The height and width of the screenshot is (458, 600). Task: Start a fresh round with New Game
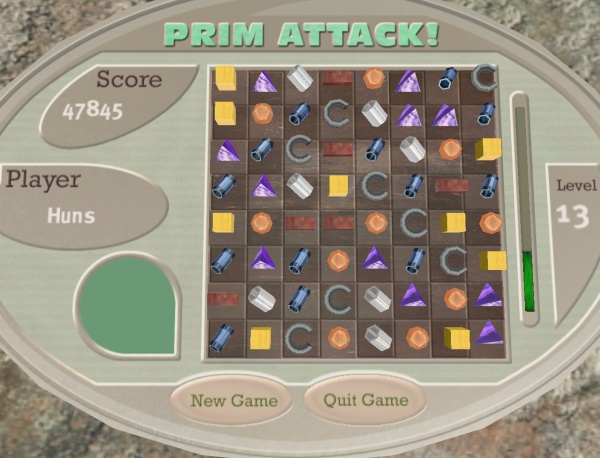[x=234, y=401]
